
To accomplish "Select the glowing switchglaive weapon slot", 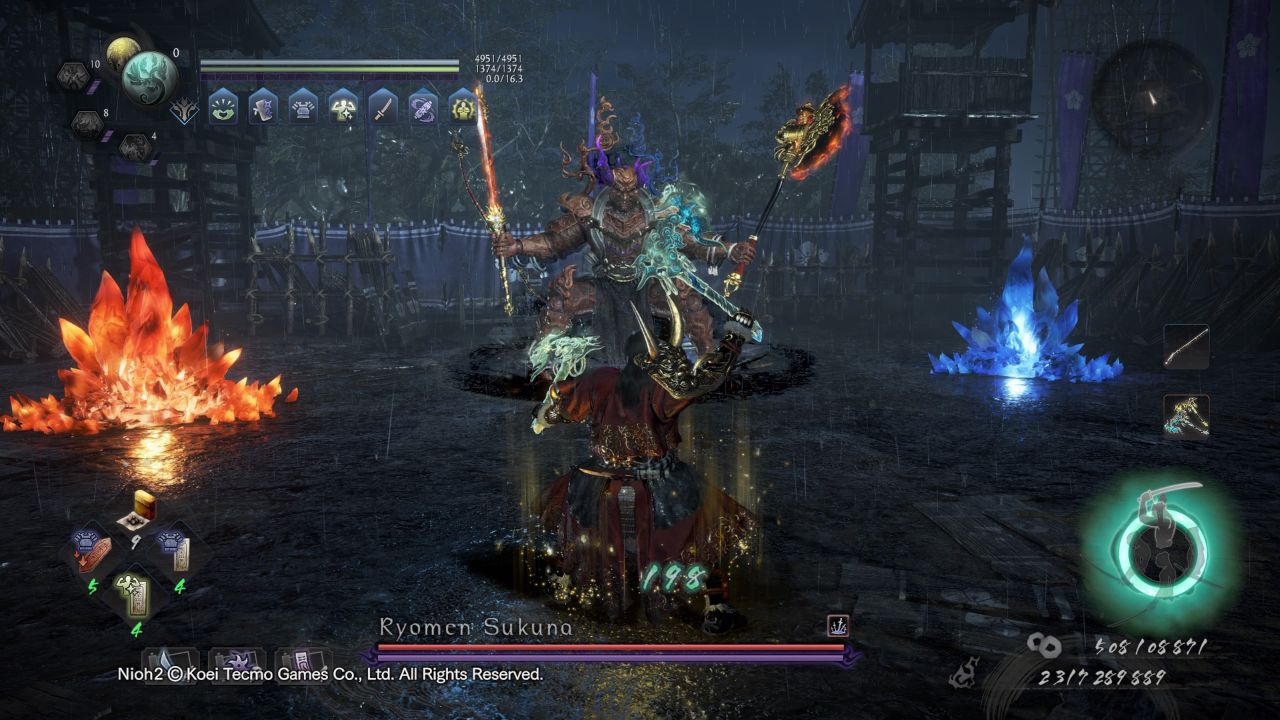I will pos(1186,416).
